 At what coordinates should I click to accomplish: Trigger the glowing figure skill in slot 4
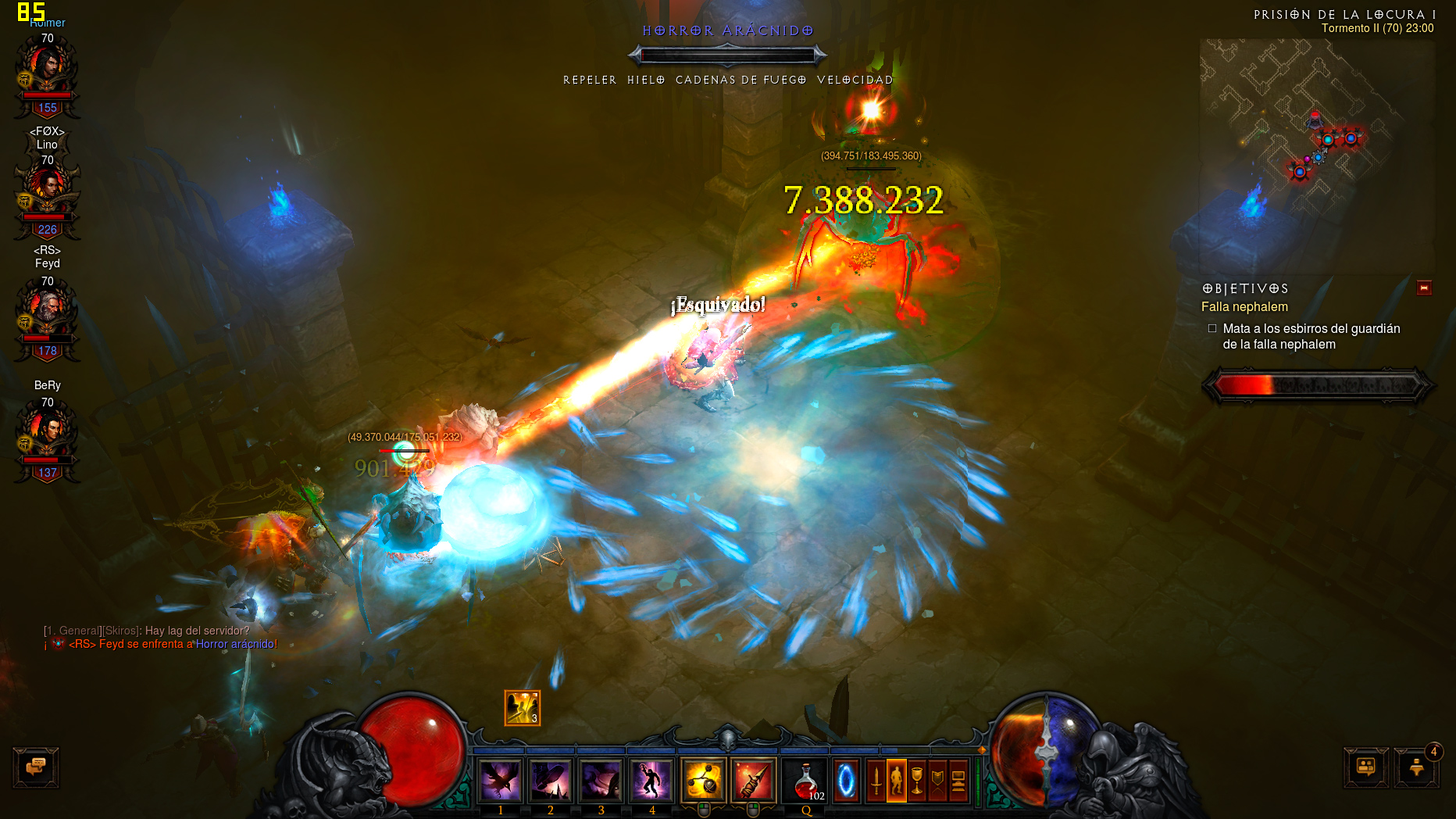(x=651, y=780)
